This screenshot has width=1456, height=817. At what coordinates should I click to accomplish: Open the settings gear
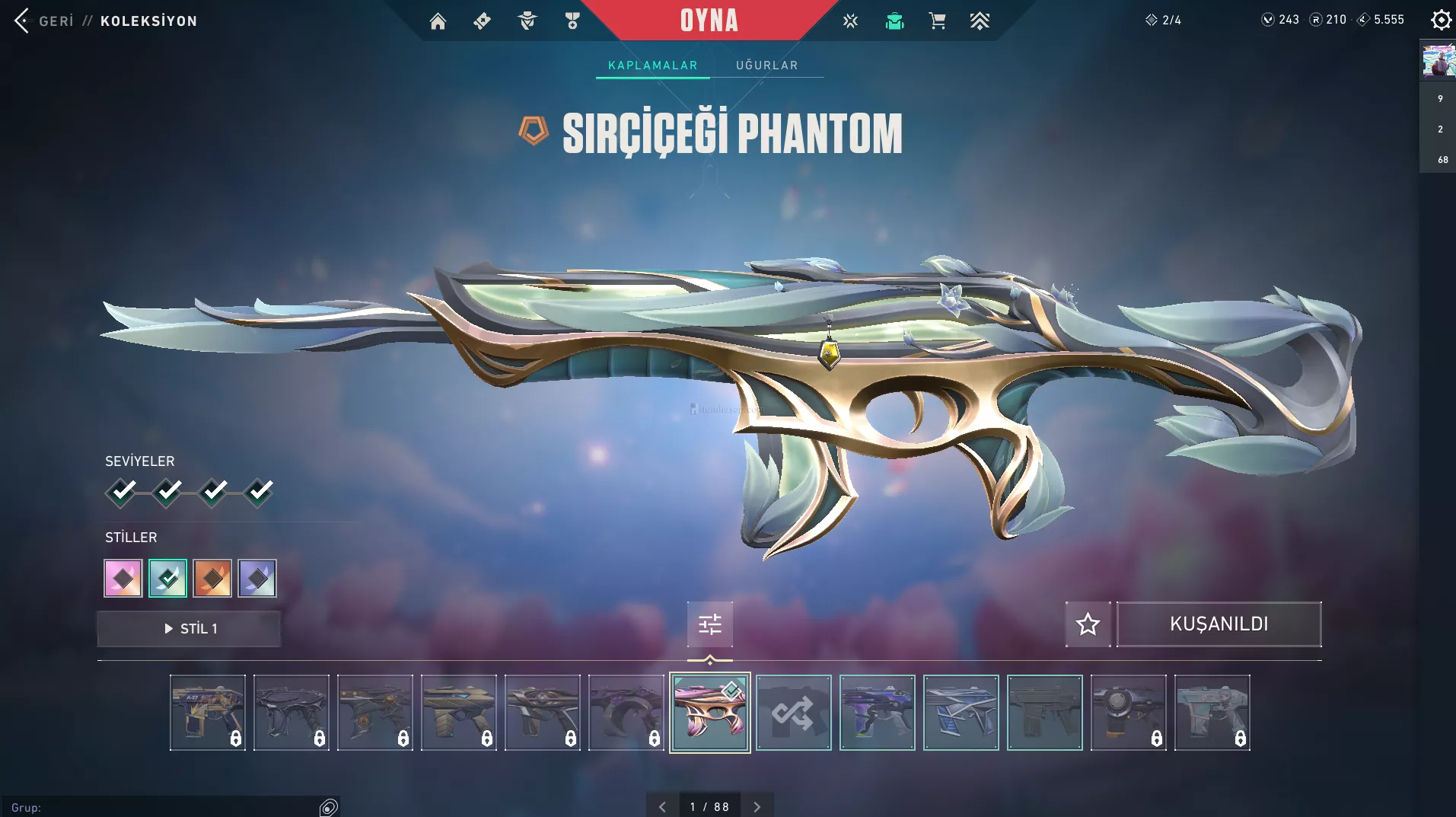click(1440, 20)
